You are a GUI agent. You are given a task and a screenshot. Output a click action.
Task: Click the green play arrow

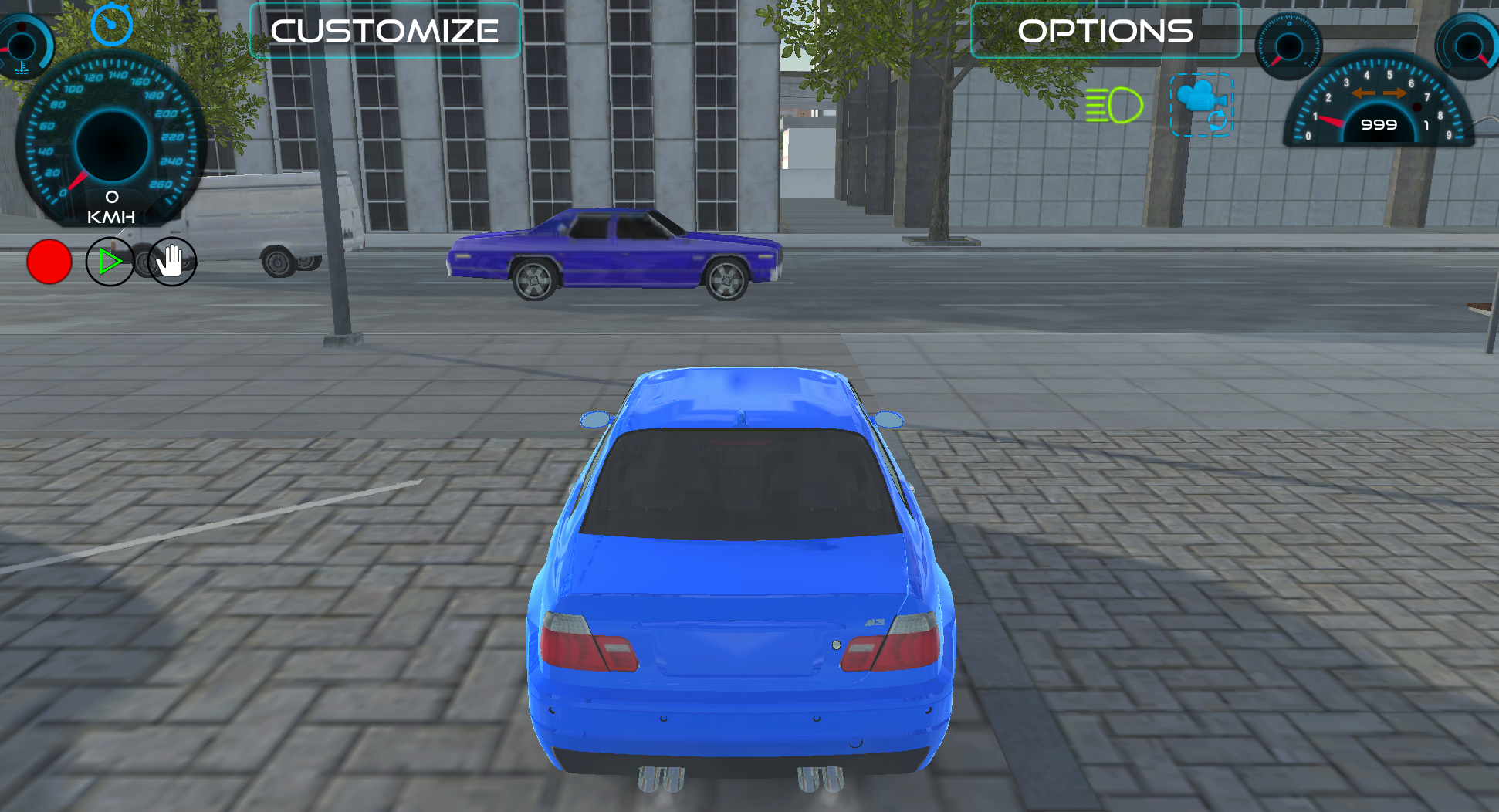(x=110, y=261)
